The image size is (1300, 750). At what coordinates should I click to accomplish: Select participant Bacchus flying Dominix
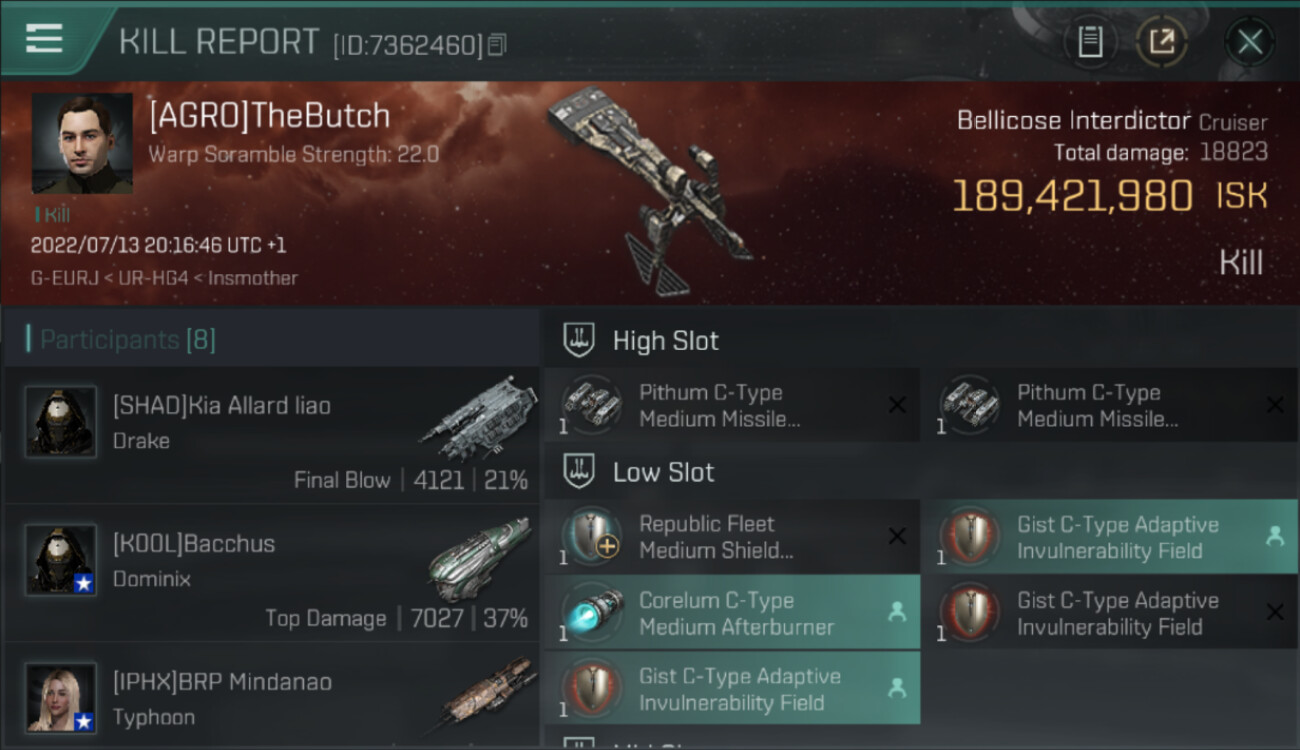tap(271, 574)
